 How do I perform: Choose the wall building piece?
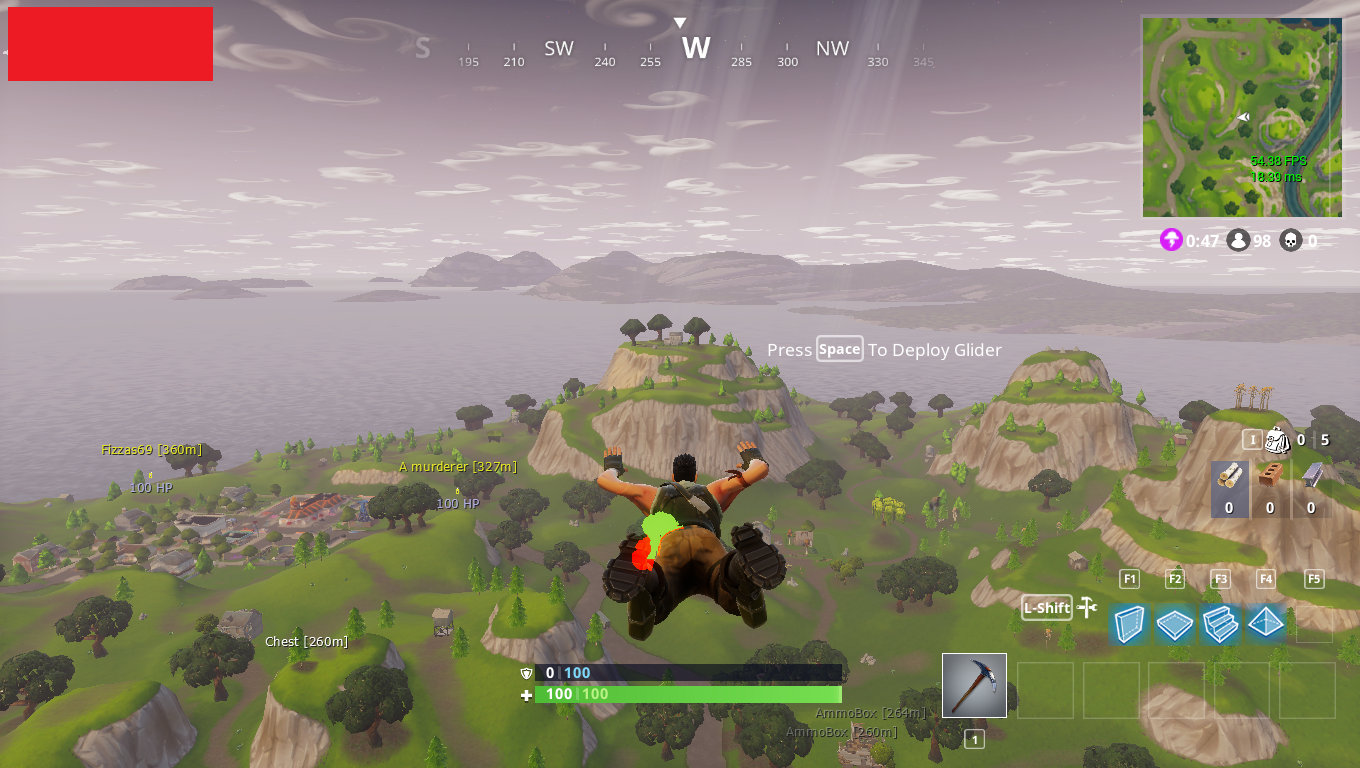[x=1129, y=624]
